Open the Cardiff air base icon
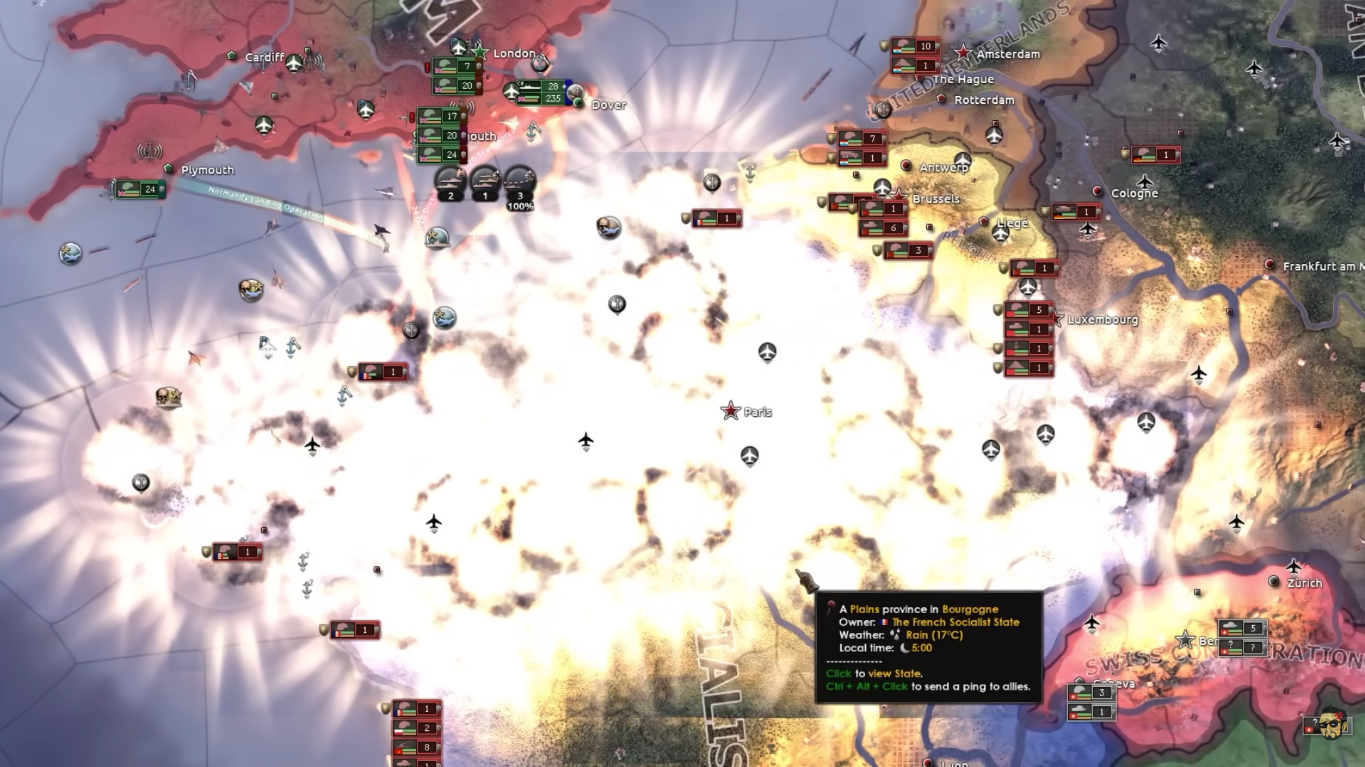This screenshot has height=767, width=1365. (x=293, y=64)
